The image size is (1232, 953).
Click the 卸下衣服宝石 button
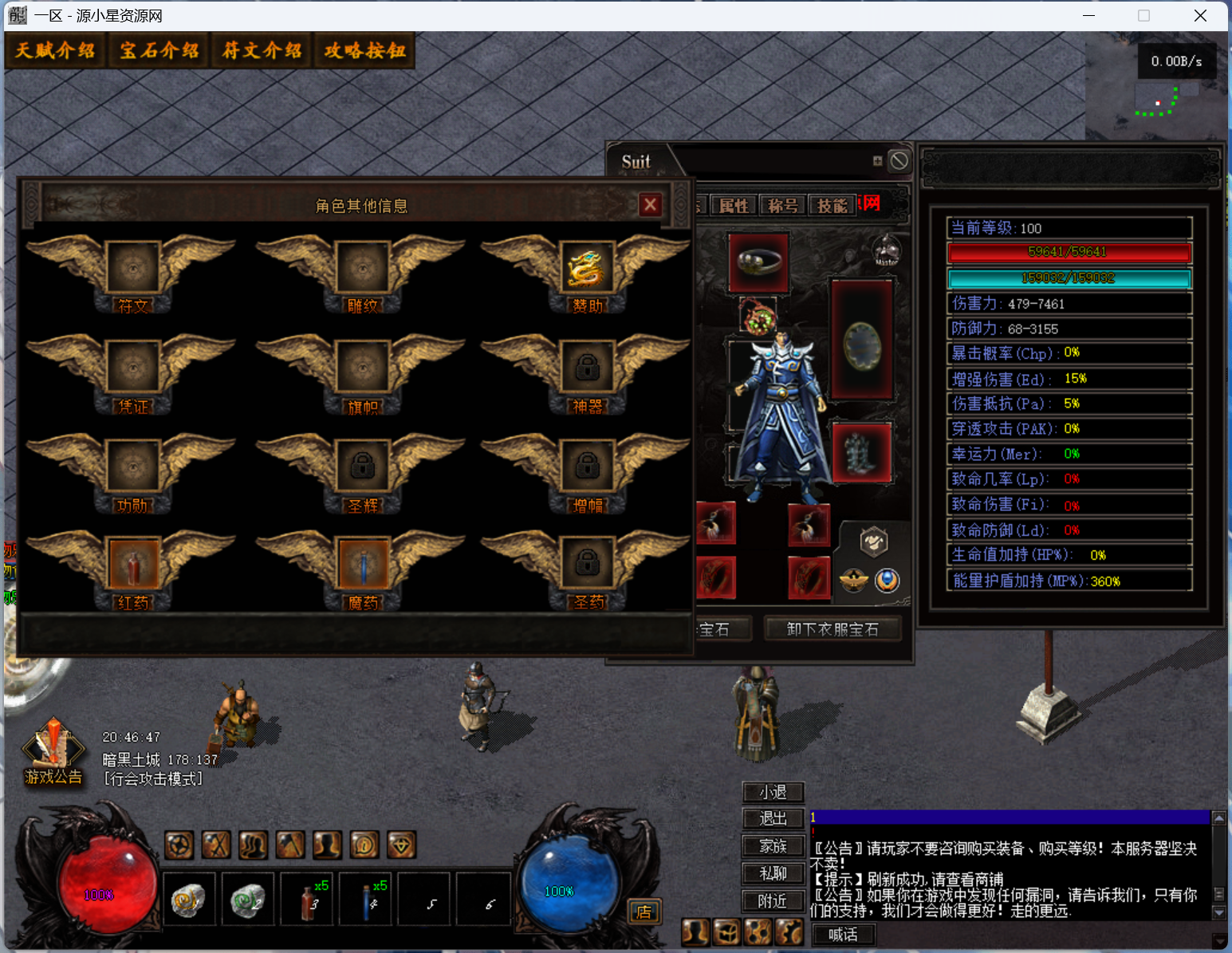pos(832,629)
